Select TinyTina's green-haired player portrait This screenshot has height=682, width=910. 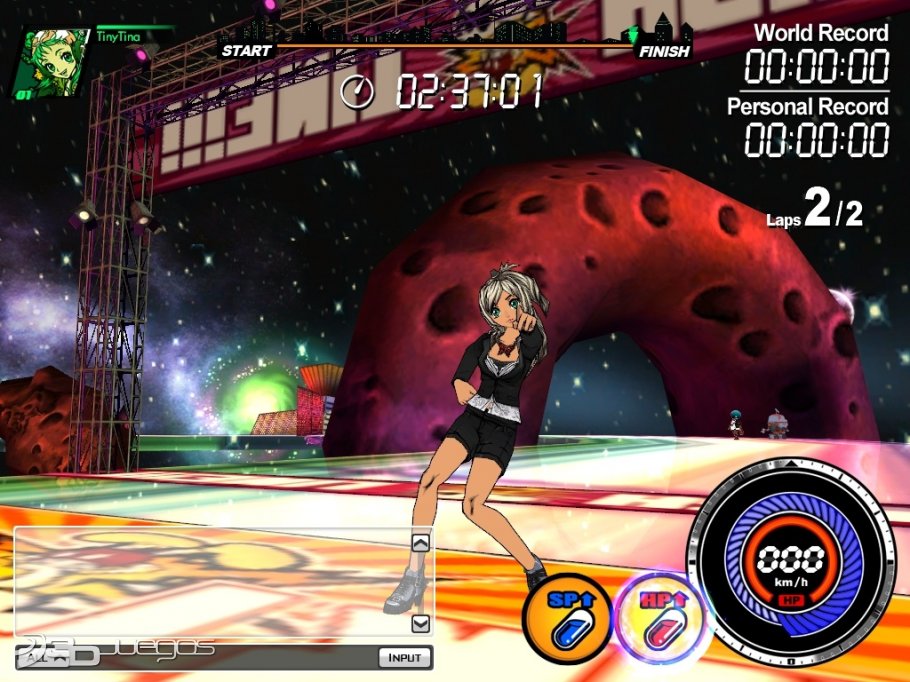49,64
